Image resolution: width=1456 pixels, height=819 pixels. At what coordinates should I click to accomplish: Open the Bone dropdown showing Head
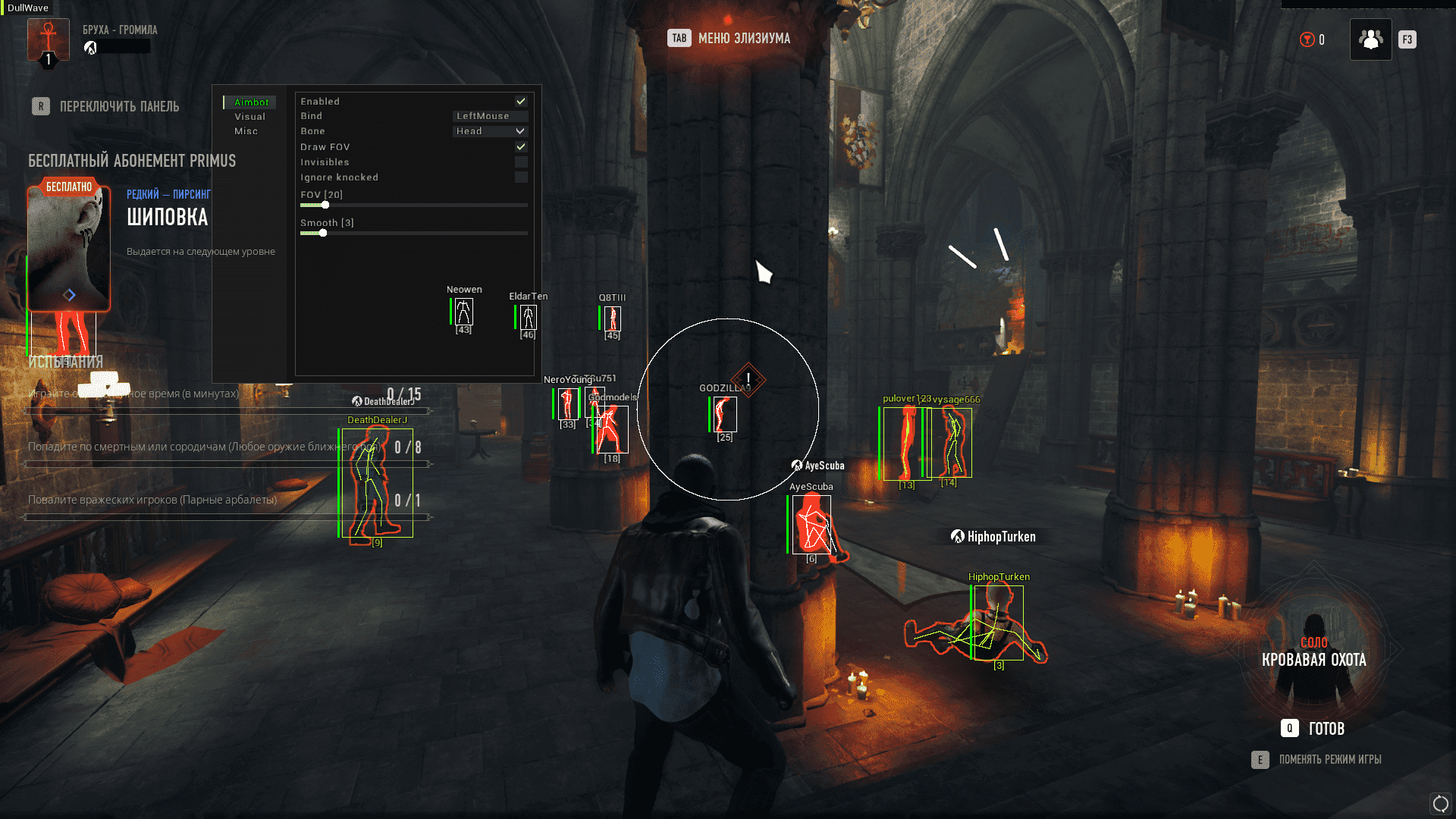490,131
